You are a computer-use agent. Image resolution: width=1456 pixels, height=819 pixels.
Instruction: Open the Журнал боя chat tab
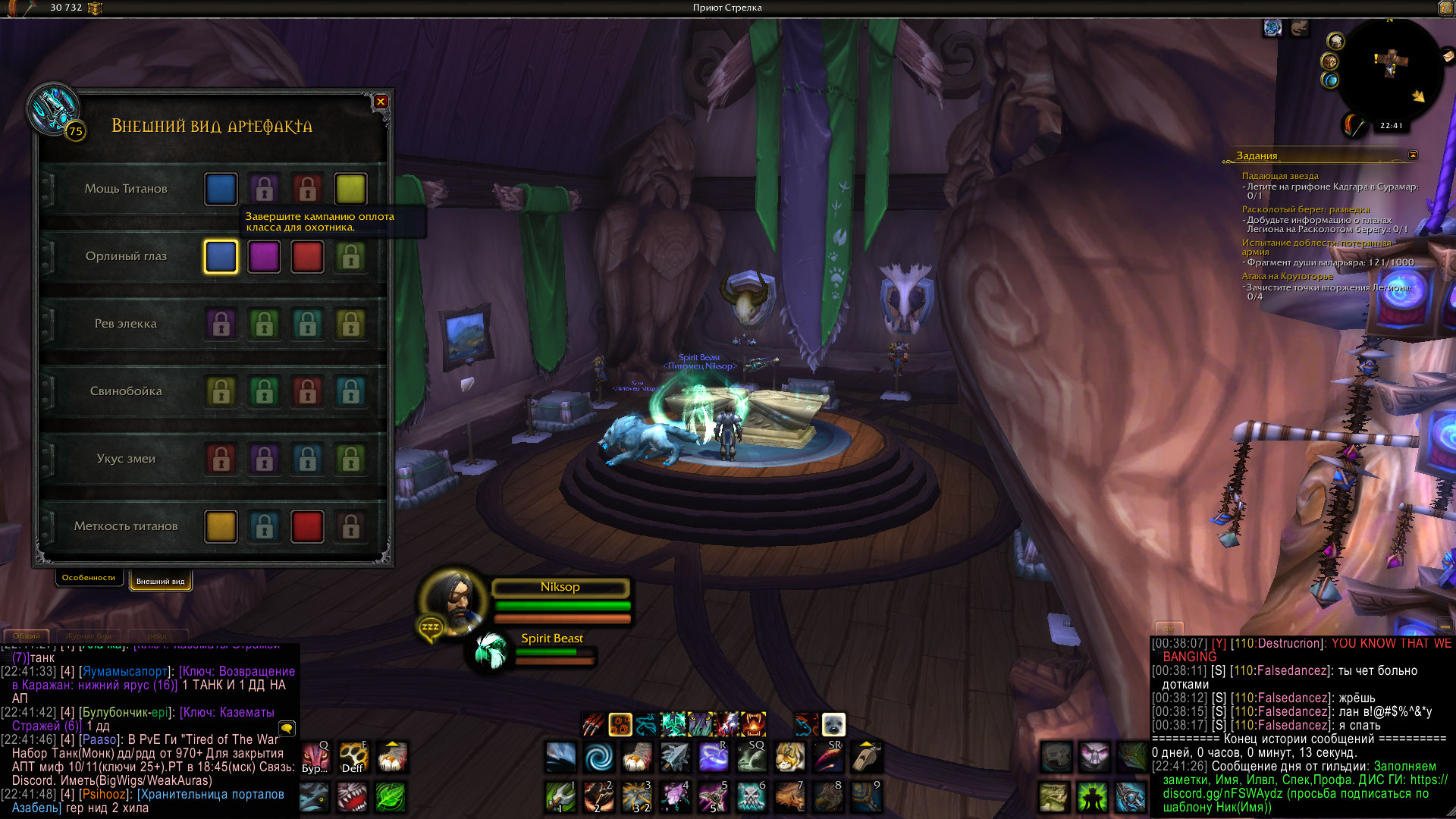click(88, 635)
